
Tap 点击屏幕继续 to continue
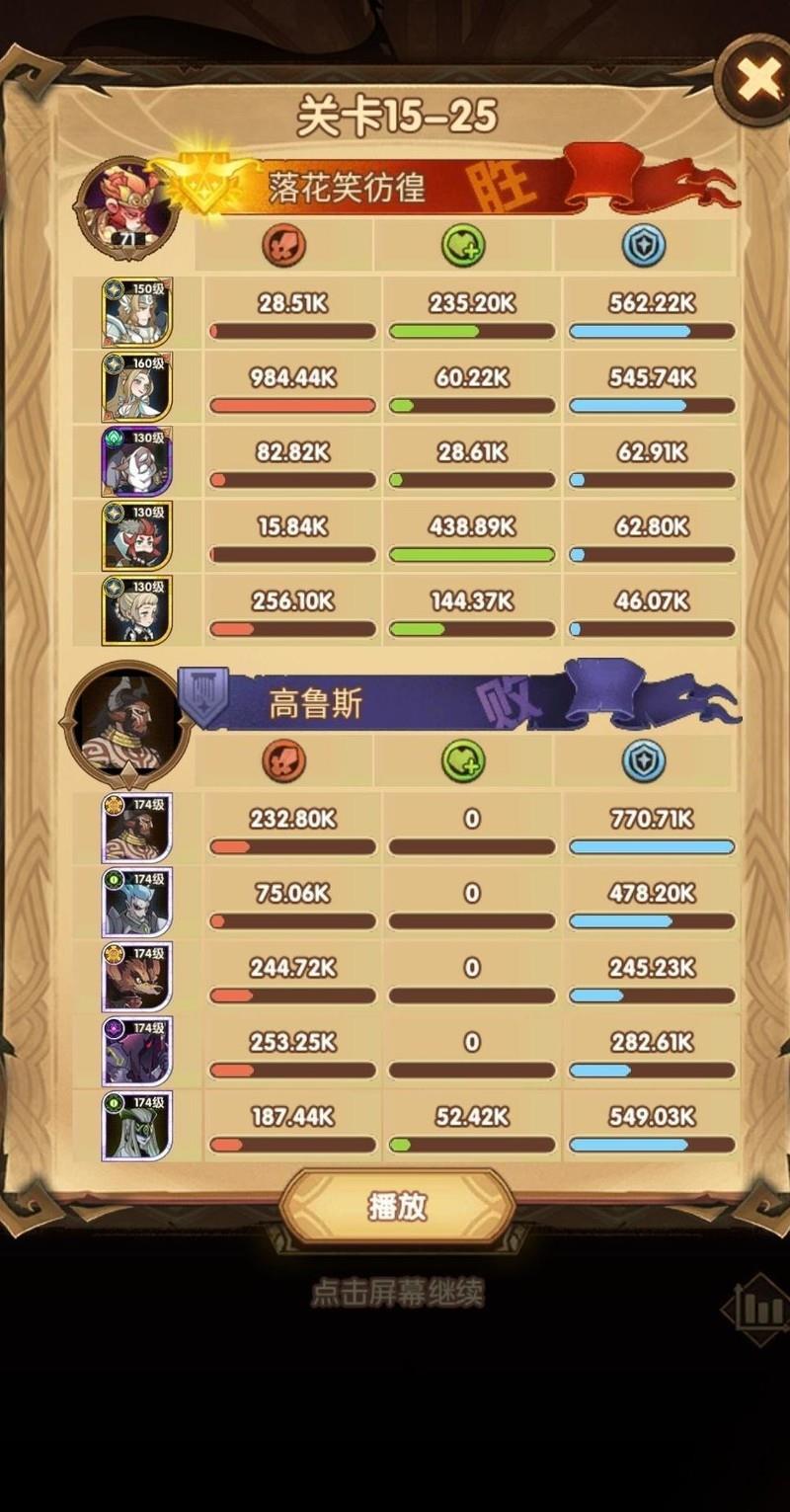397,1293
